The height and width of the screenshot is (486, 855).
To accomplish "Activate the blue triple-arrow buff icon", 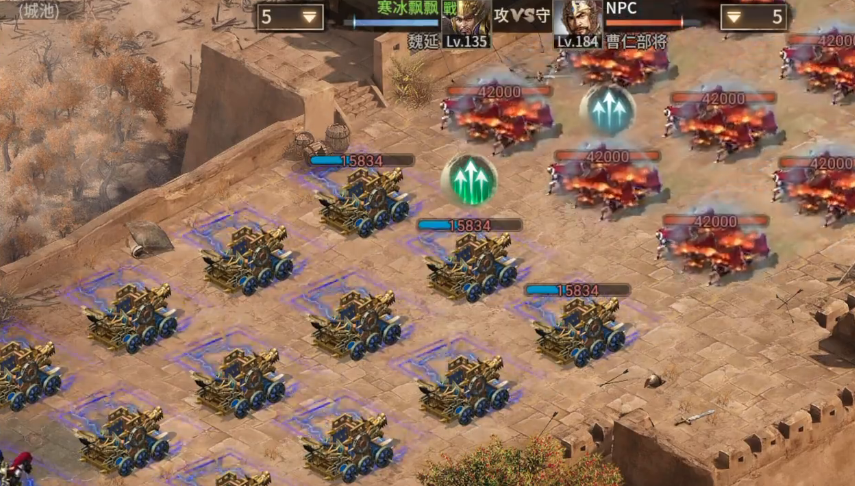I will click(x=607, y=109).
